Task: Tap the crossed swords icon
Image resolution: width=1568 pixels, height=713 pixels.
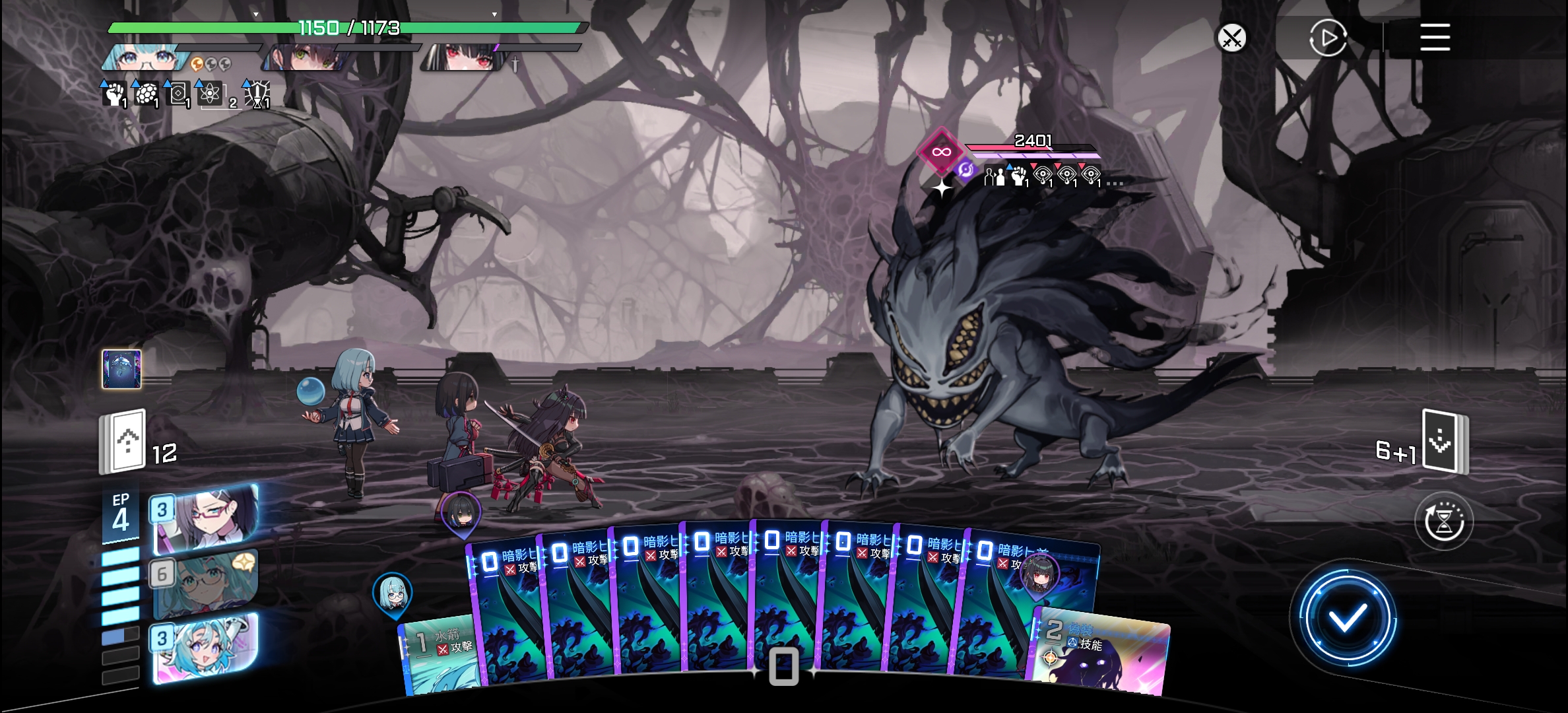Action: 1231,38
